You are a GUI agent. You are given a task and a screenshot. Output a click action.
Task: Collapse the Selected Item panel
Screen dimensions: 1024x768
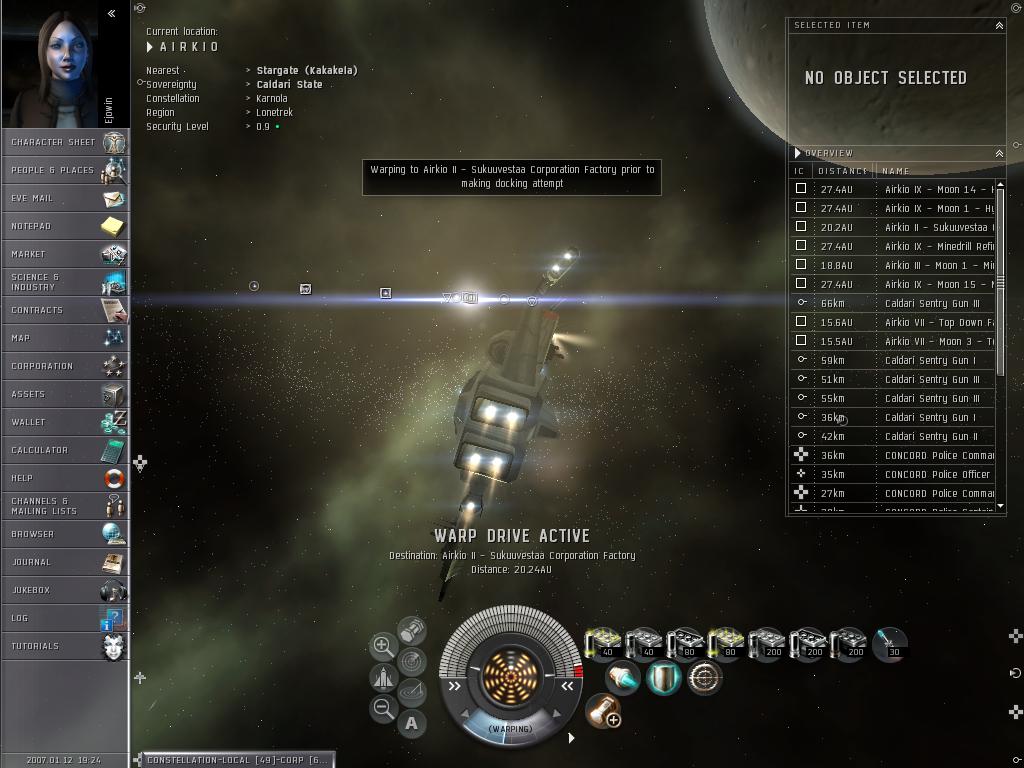click(998, 25)
